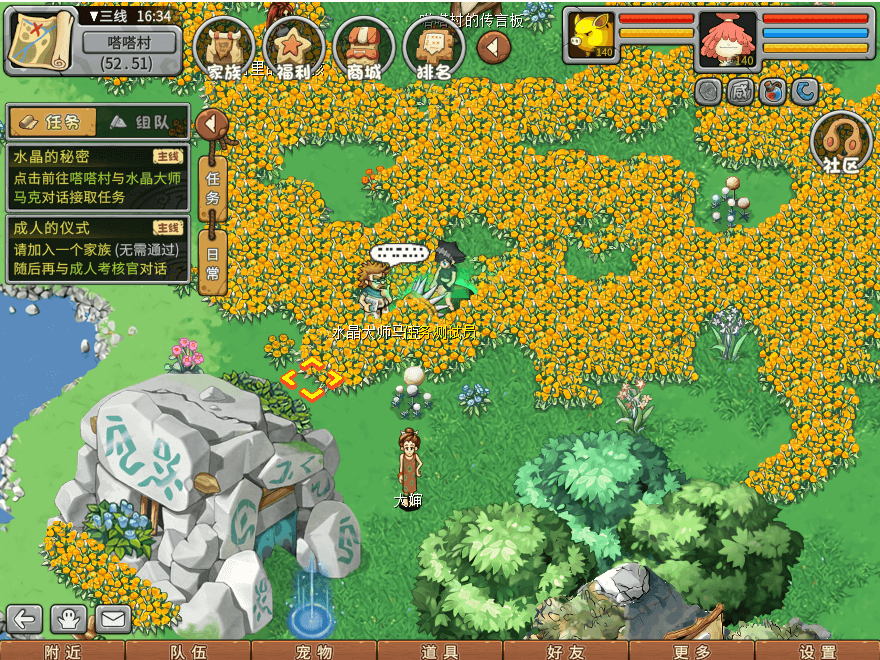Open the 家族 (Family) menu
880x660 pixels.
click(x=225, y=47)
